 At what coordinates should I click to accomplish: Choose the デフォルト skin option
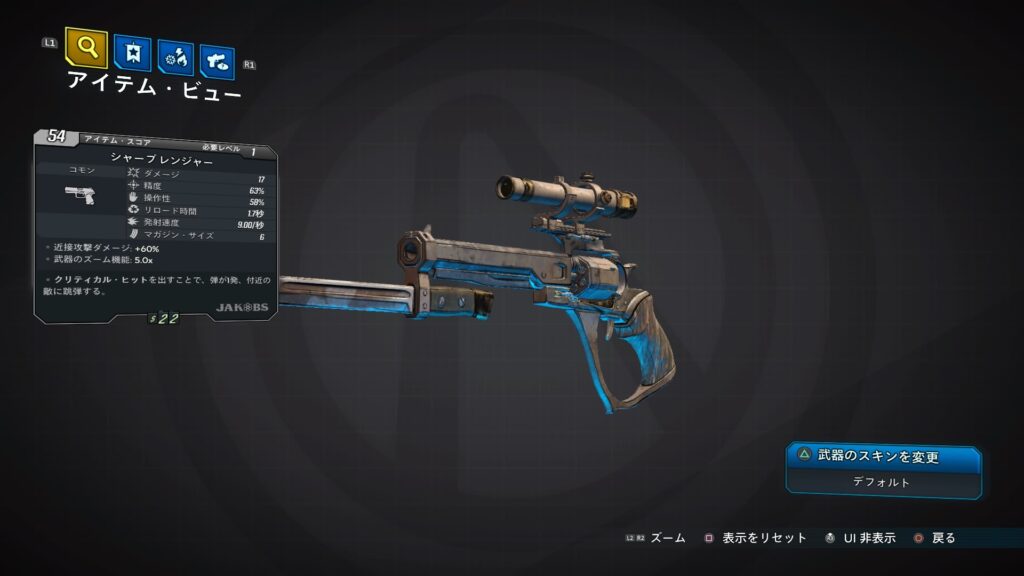[883, 482]
